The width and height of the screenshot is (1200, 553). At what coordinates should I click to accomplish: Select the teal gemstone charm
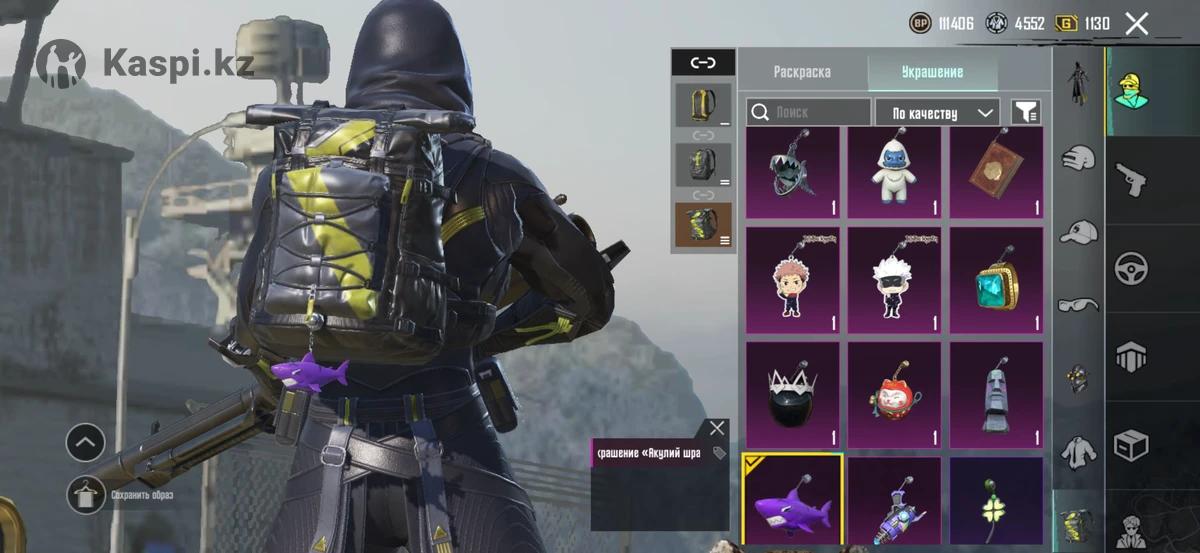(996, 280)
